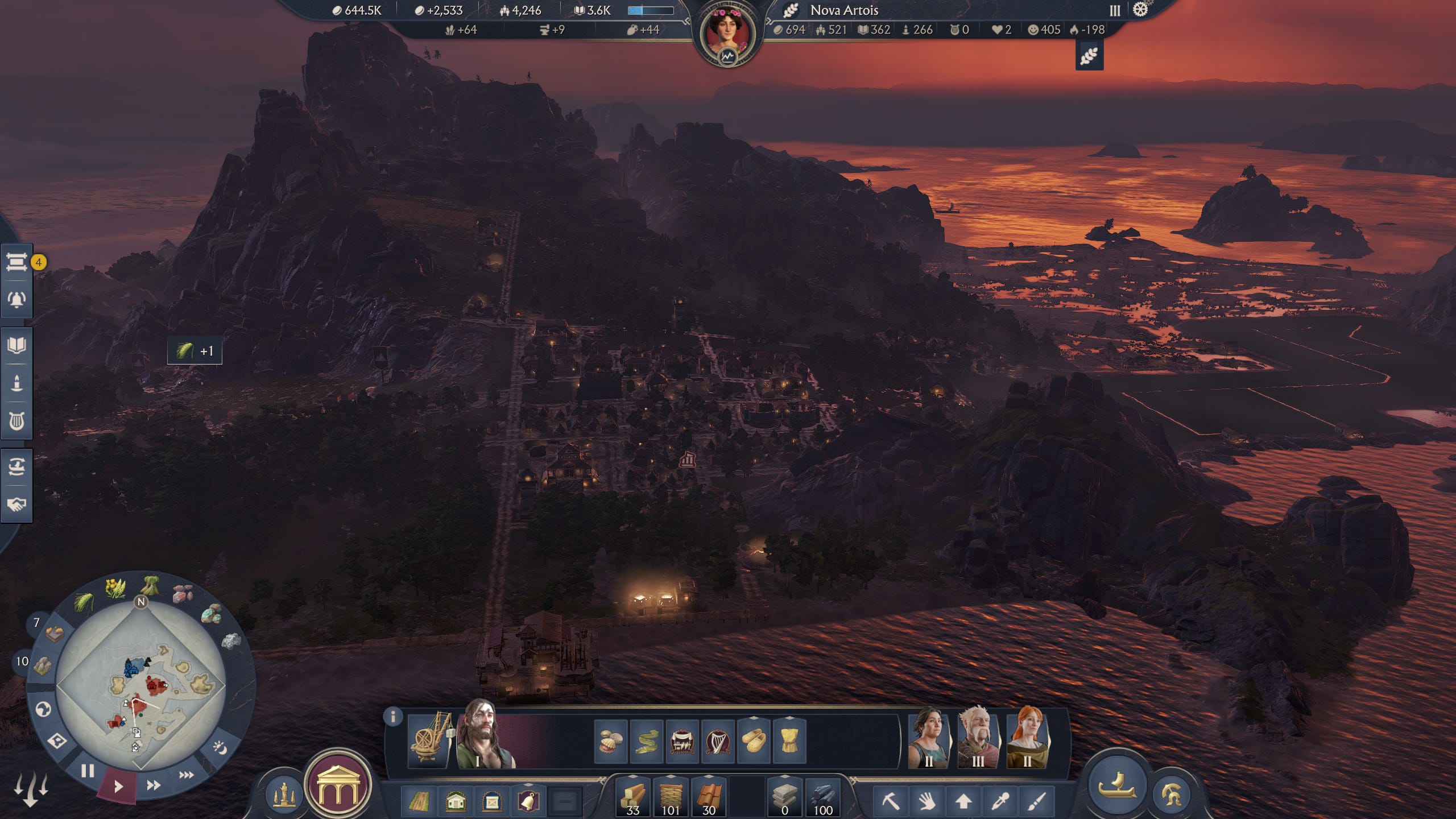Toggle the day and night cycle
The height and width of the screenshot is (819, 1456).
220,747
